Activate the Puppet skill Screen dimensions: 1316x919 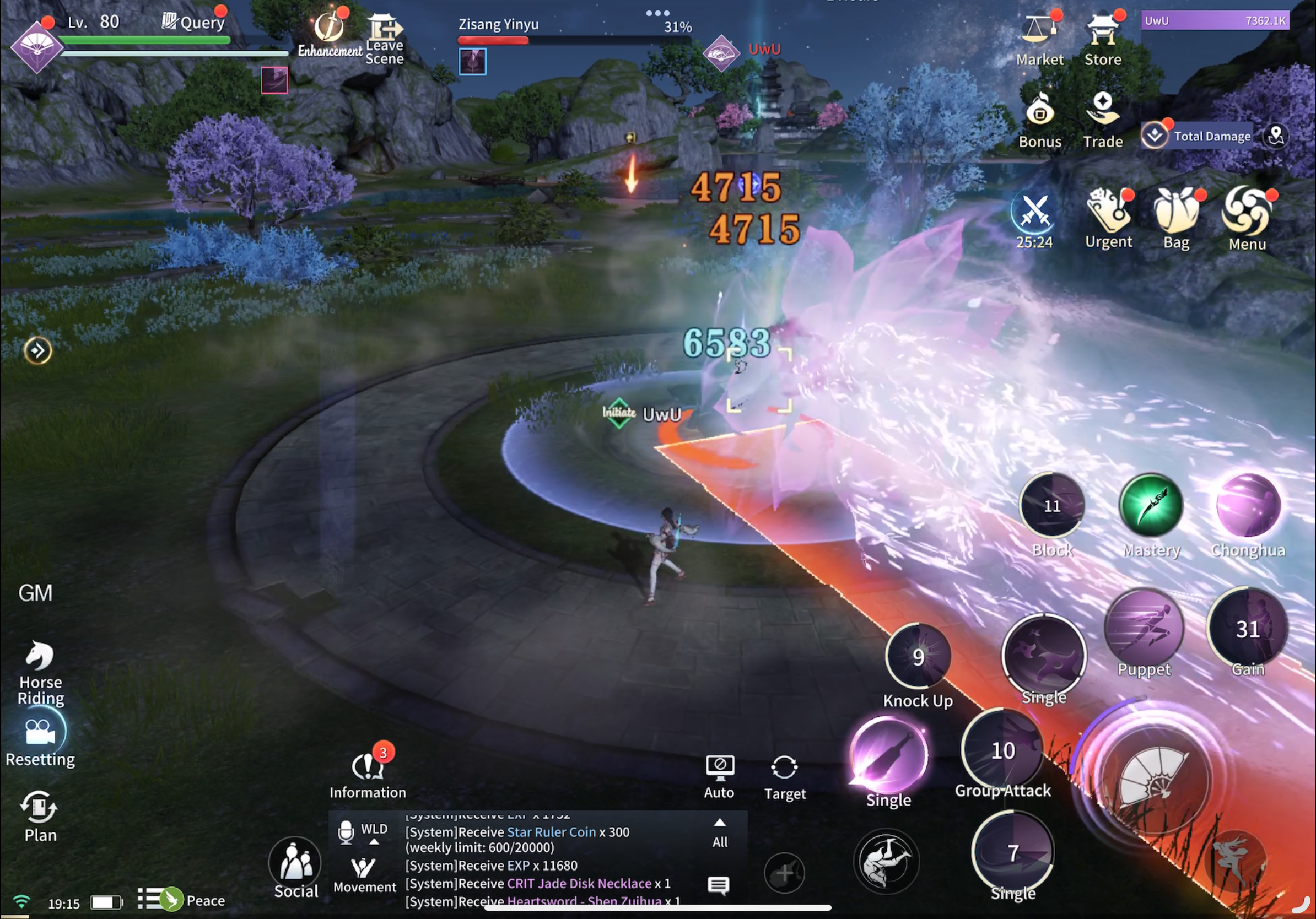click(x=1144, y=628)
